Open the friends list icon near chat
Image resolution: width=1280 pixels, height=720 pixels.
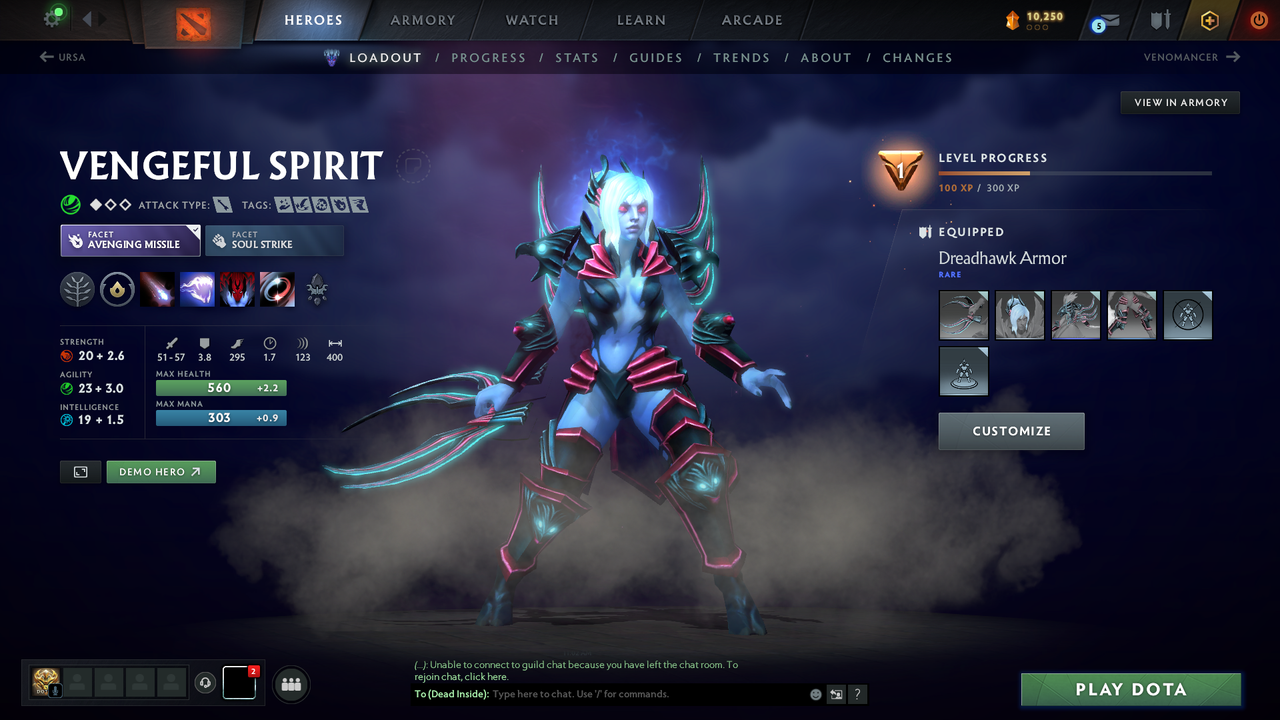coord(290,683)
